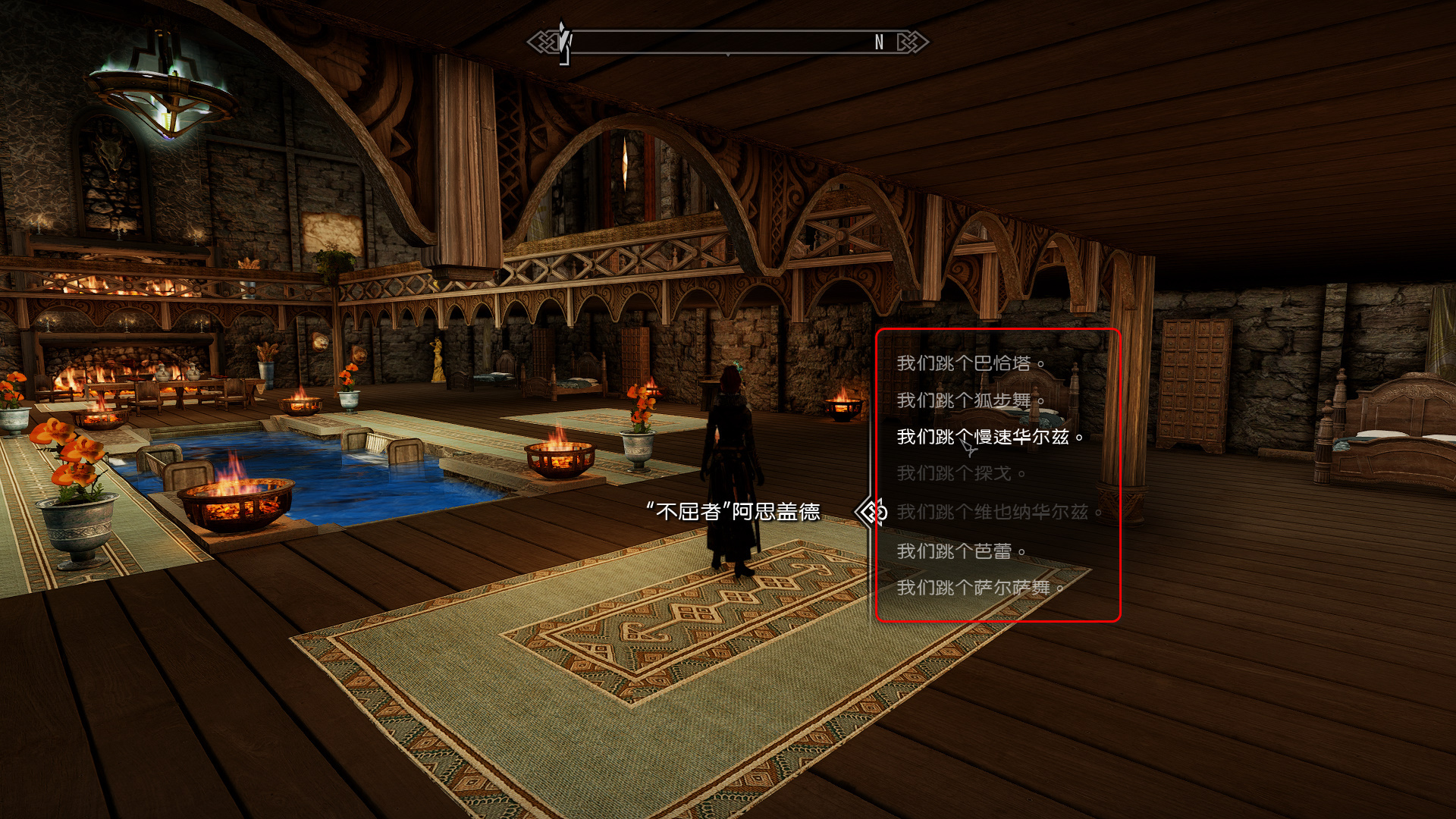The width and height of the screenshot is (1456, 819).
Task: Select the reply 我们跳个狐步舞
Action: pos(970,400)
